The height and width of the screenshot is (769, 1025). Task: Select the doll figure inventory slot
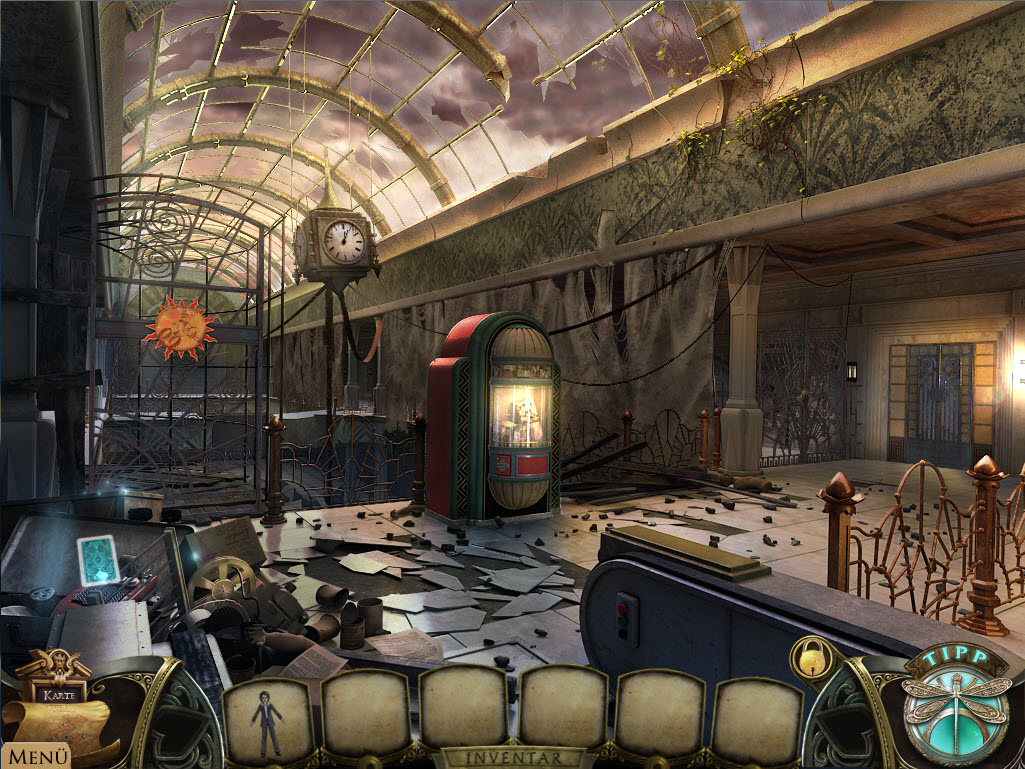[267, 718]
